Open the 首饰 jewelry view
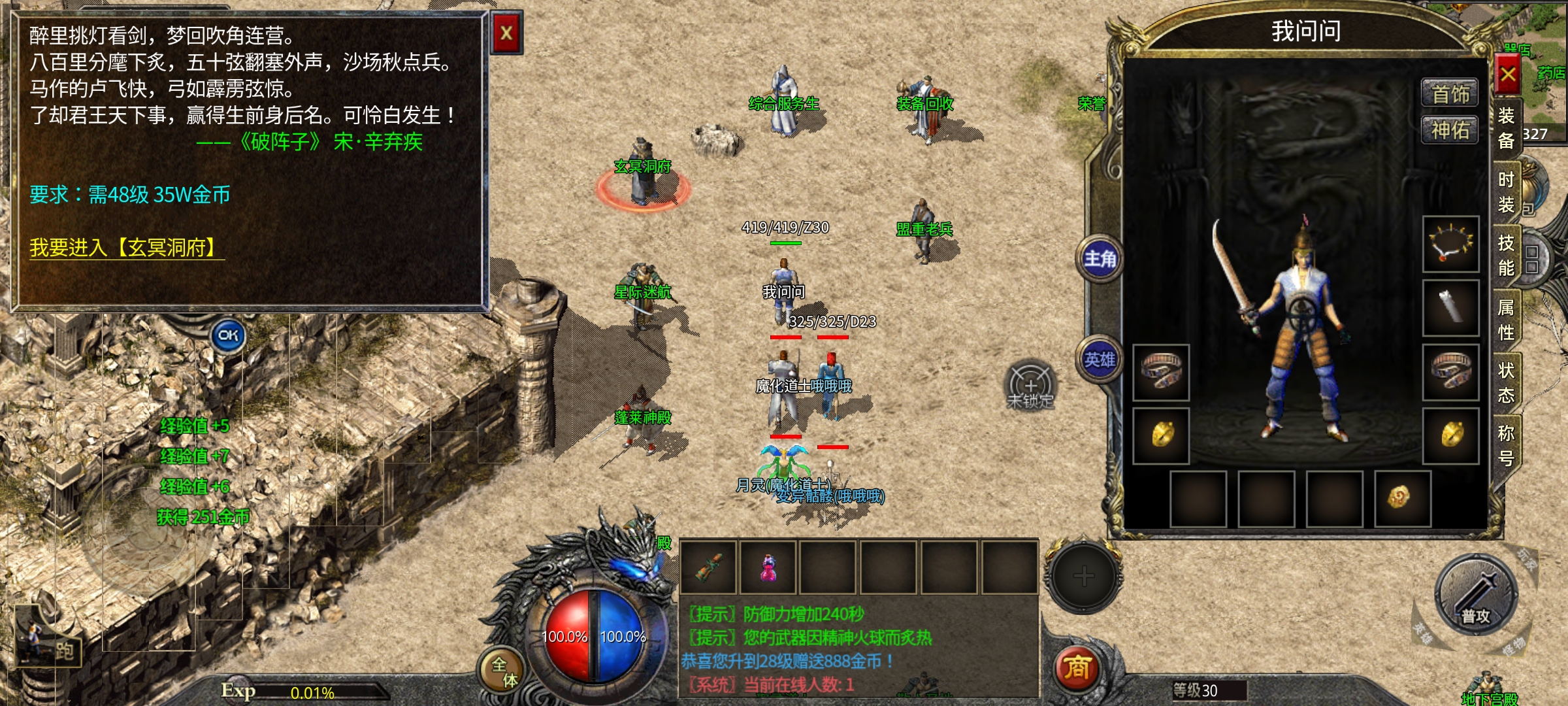The width and height of the screenshot is (1568, 706). (x=1450, y=94)
